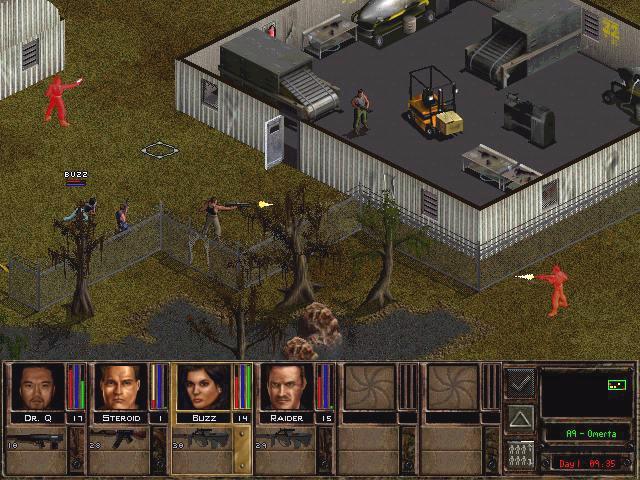The image size is (640, 480).
Task: Activate the triangle button
Action: point(519,417)
